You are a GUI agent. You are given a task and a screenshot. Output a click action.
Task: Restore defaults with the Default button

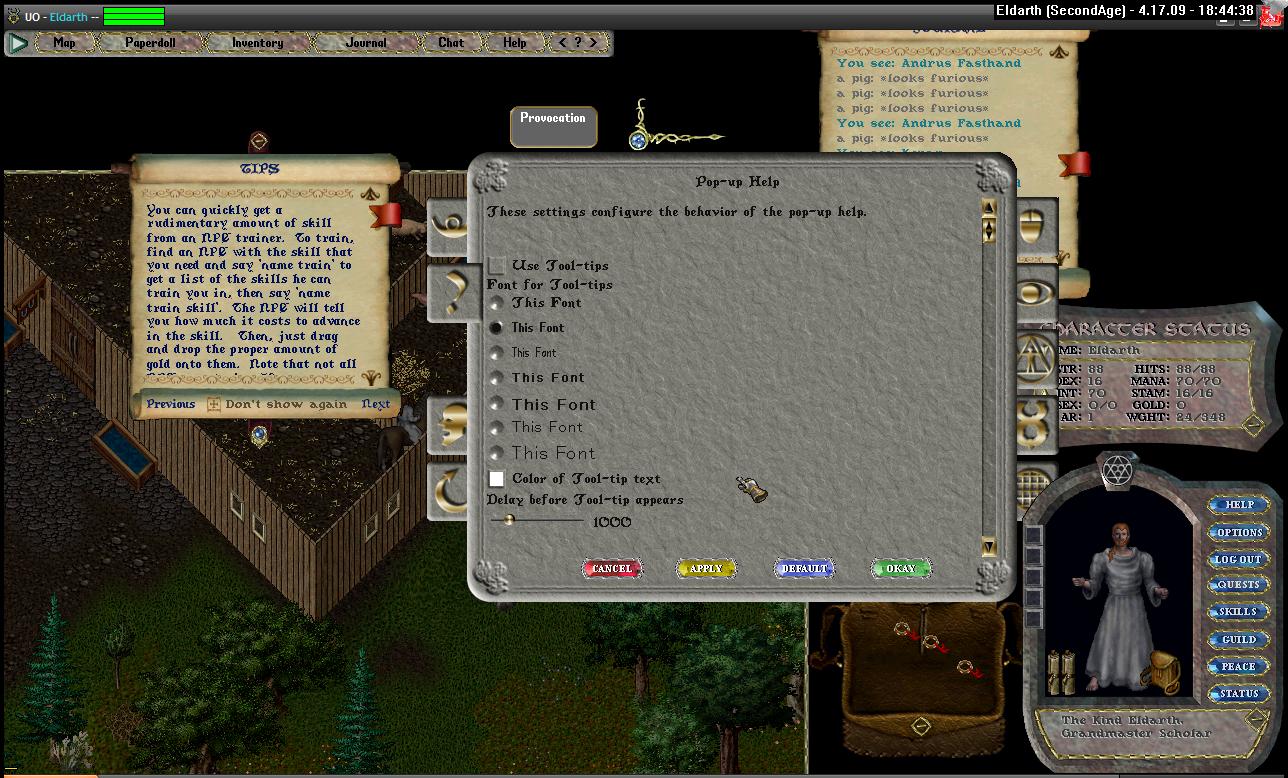(x=804, y=569)
